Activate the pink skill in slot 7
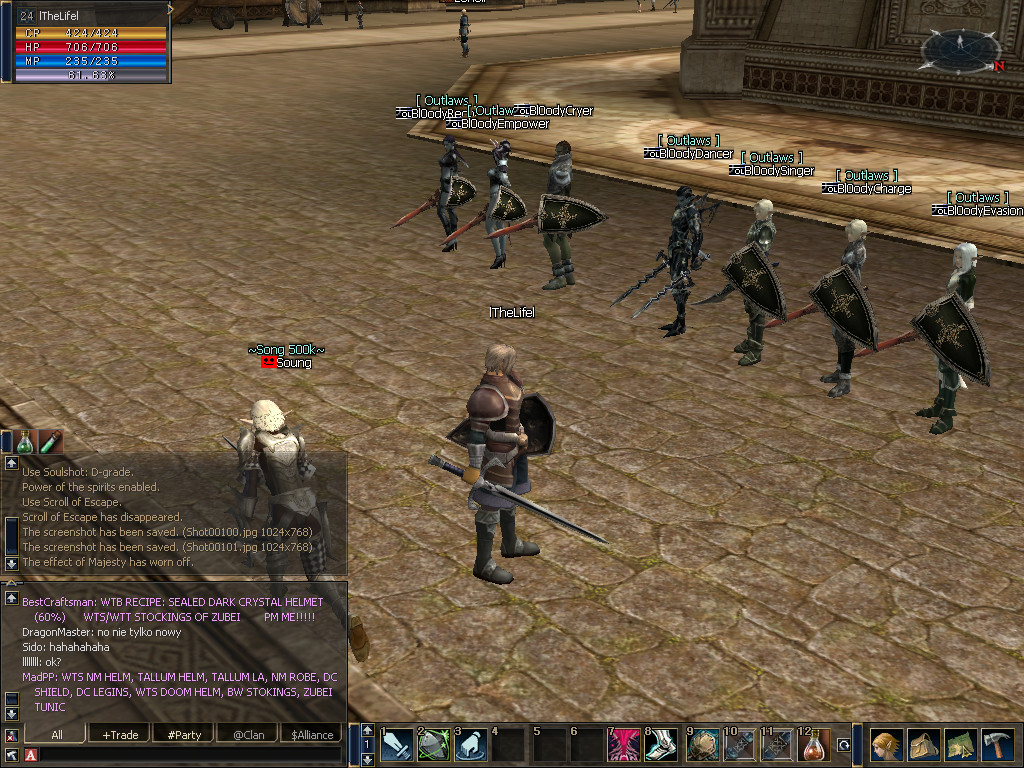Screen dimensions: 1024x768 [x=624, y=745]
